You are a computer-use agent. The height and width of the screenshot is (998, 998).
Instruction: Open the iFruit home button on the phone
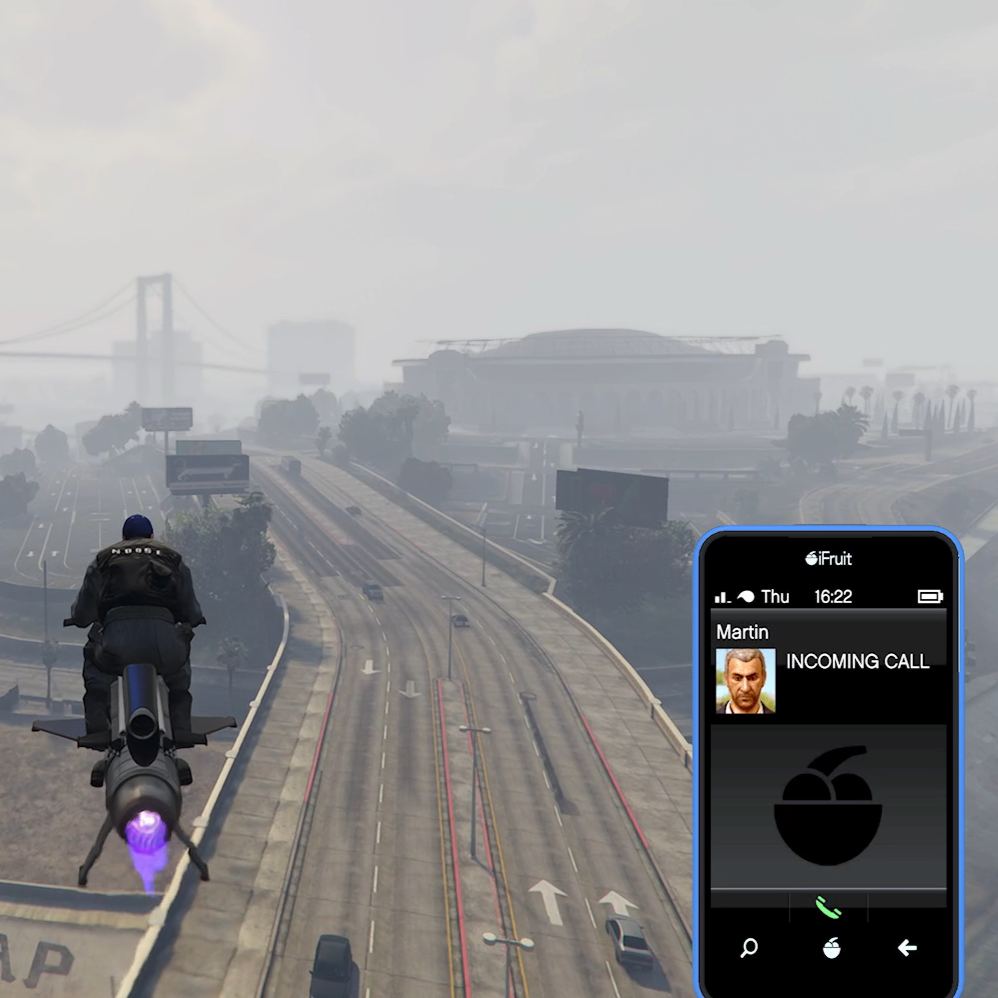tap(831, 948)
